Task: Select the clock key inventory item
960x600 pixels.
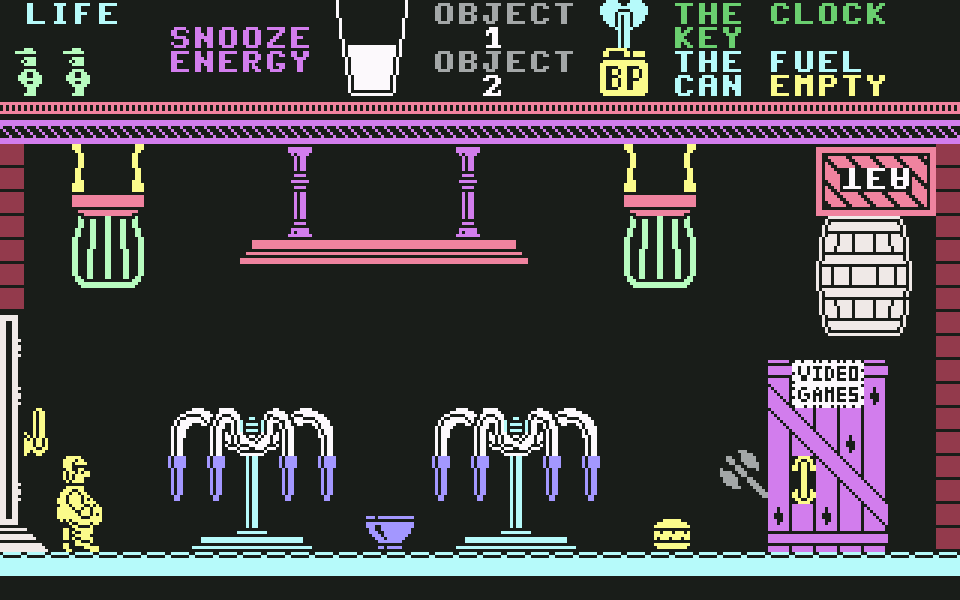Action: point(623,22)
